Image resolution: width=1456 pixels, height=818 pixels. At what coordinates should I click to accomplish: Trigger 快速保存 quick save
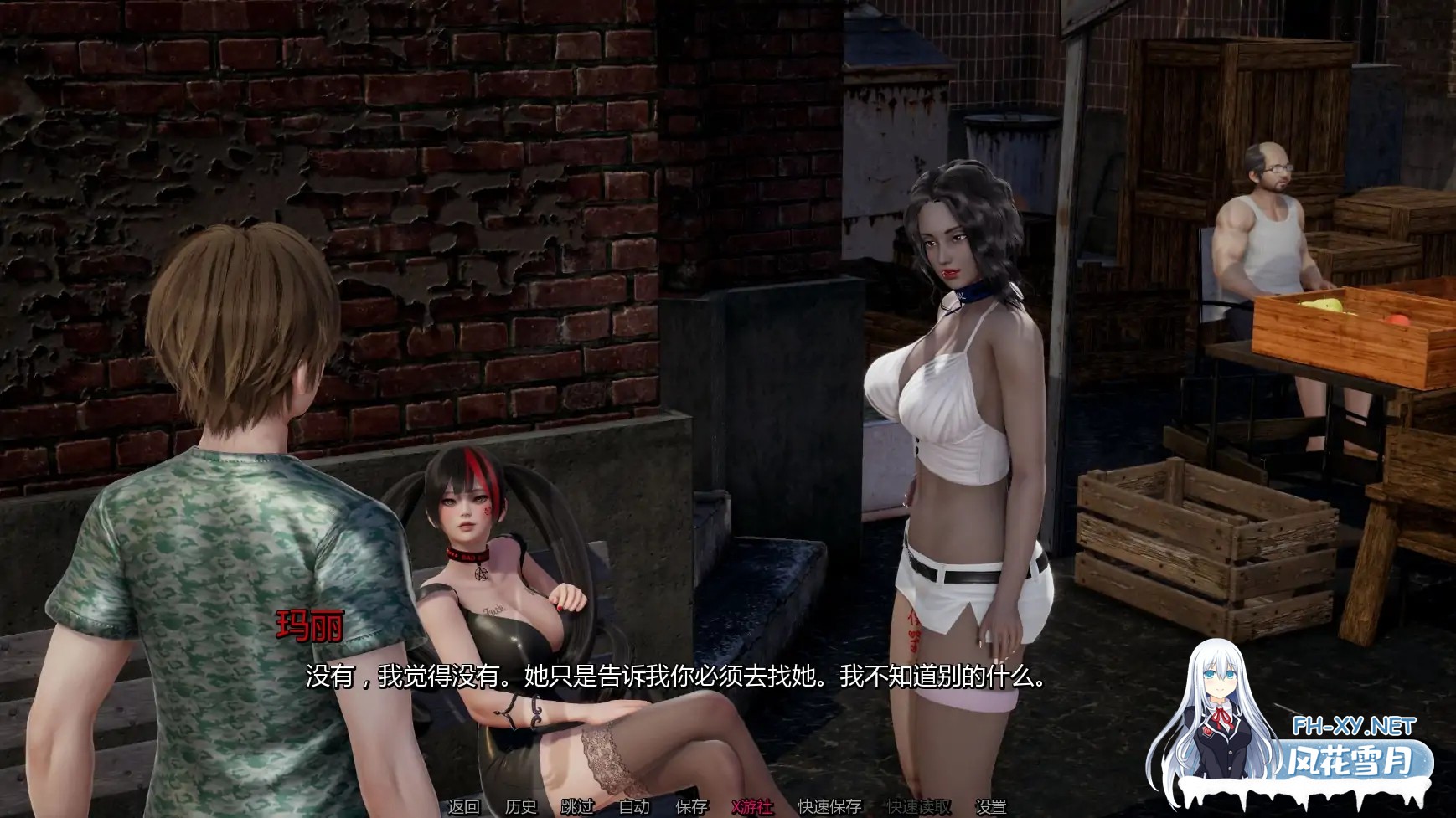(x=829, y=808)
